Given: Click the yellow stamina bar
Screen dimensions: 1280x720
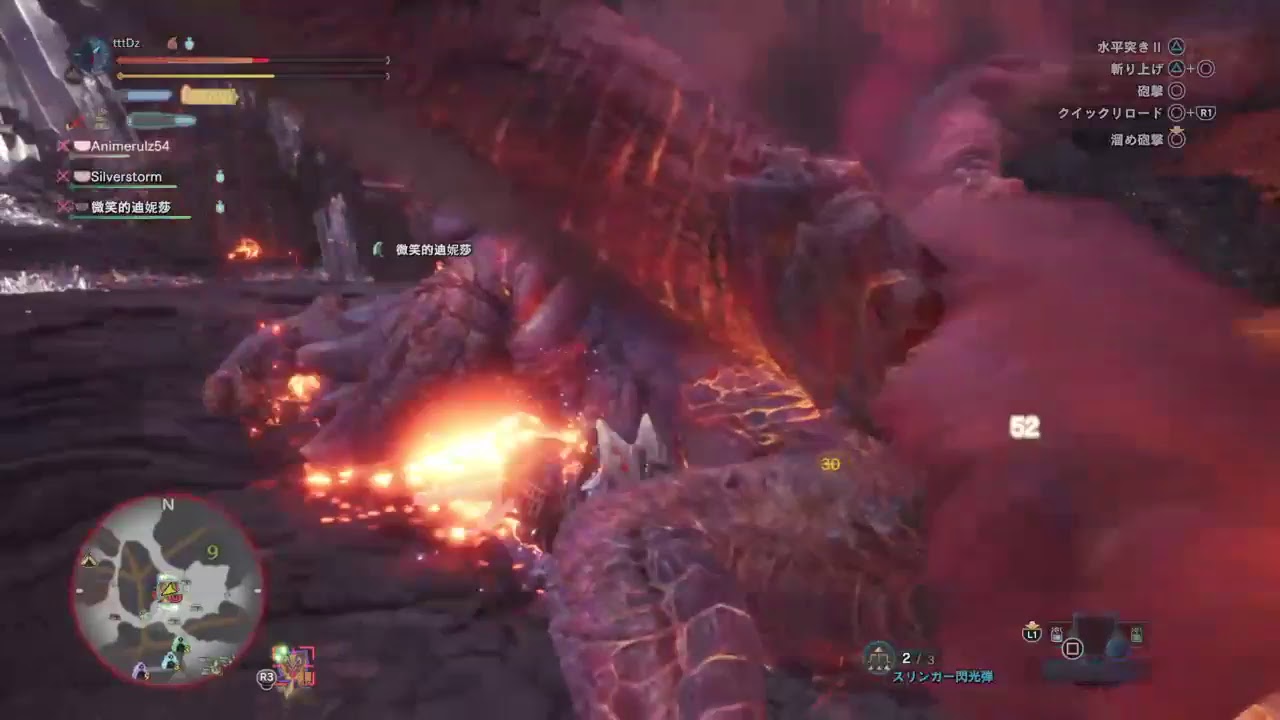Looking at the screenshot, I should click(x=195, y=75).
